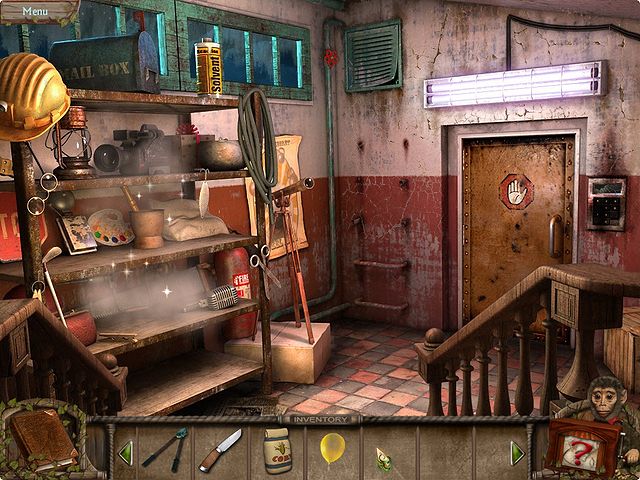Select the knife in inventory
Image resolution: width=640 pixels, height=480 pixels.
pos(220,449)
